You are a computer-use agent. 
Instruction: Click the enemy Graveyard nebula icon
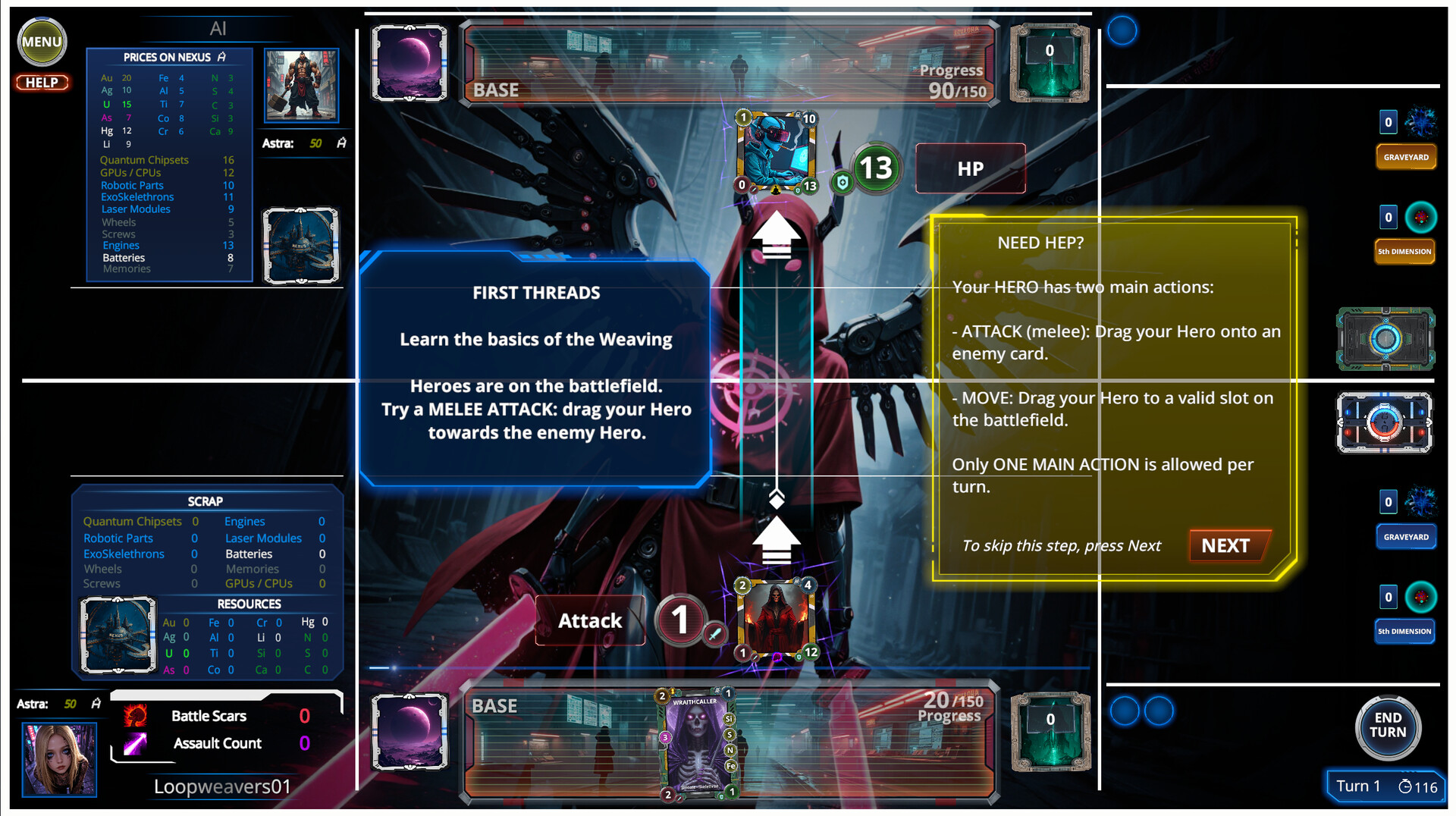pyautogui.click(x=1424, y=122)
